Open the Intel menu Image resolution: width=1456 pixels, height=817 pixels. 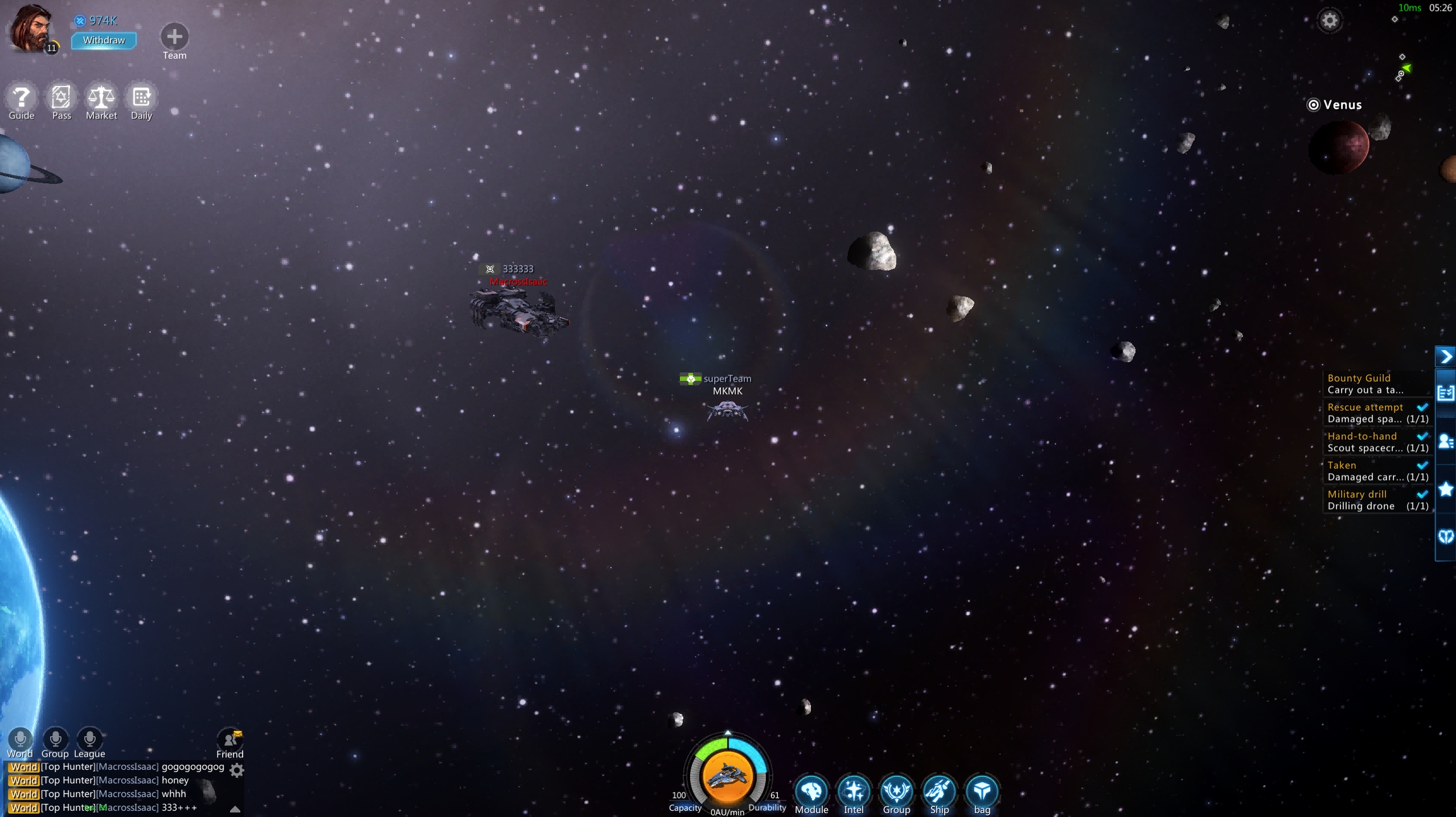854,792
